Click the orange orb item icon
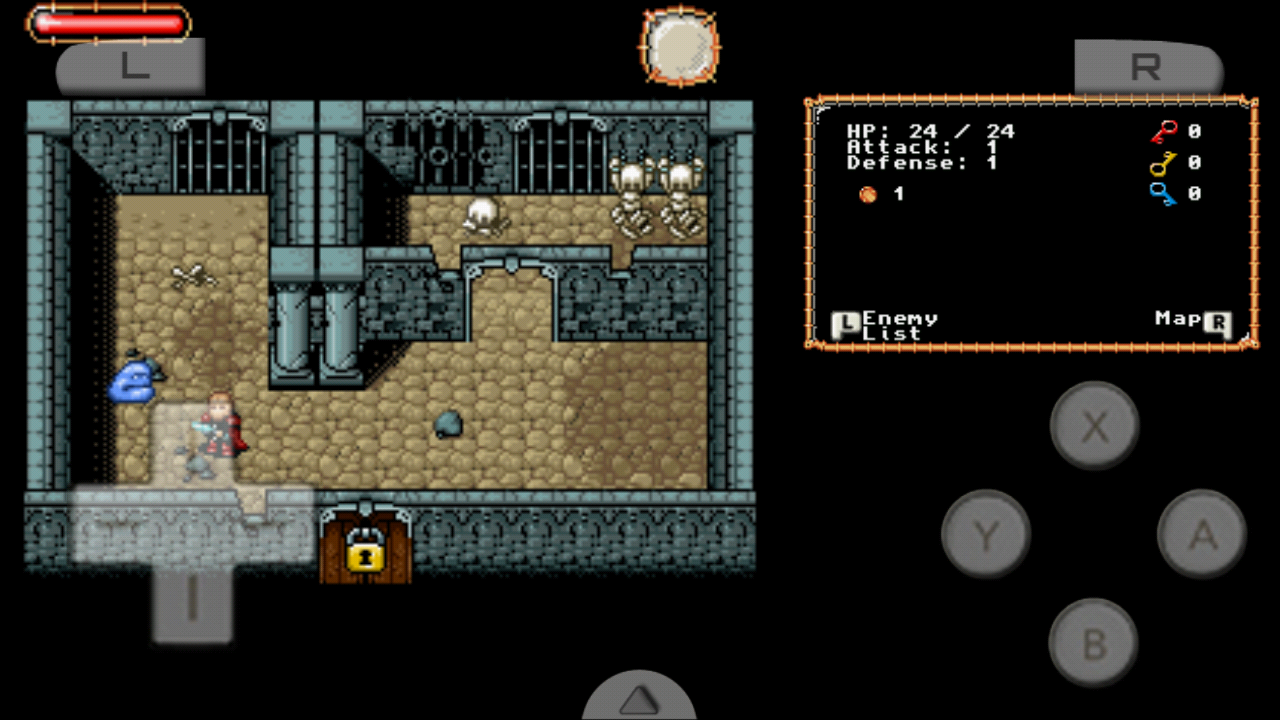1280x720 pixels. 867,194
